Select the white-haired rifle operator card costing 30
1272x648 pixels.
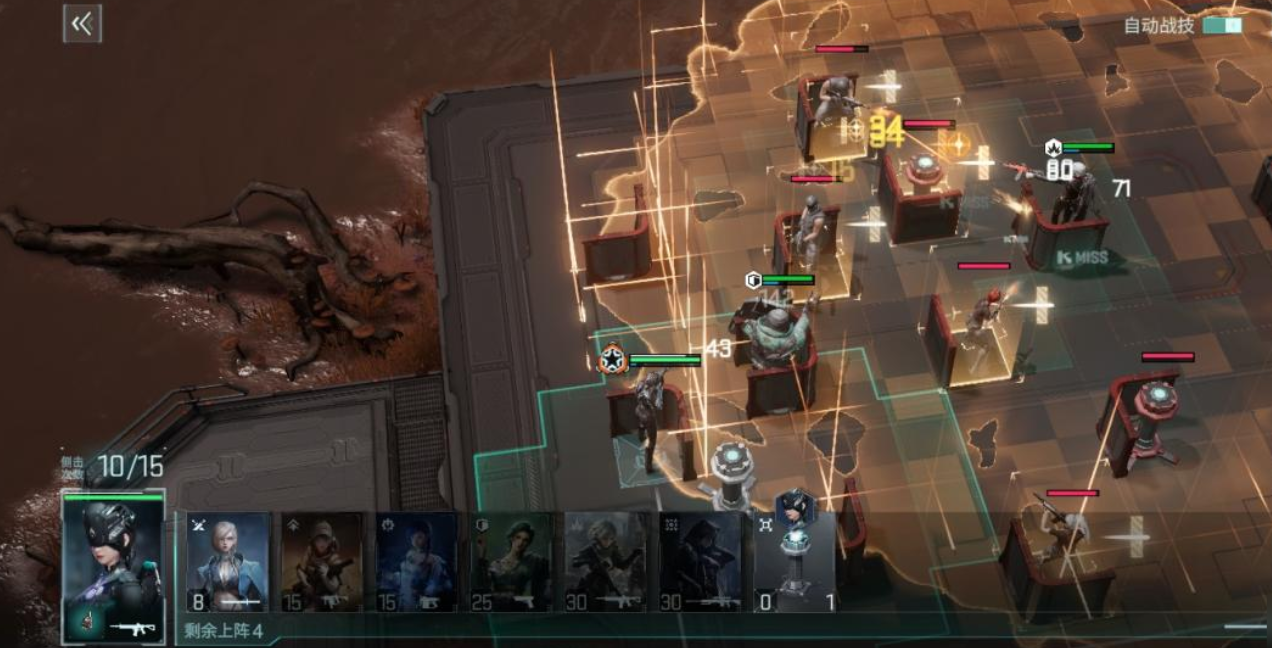(x=605, y=561)
